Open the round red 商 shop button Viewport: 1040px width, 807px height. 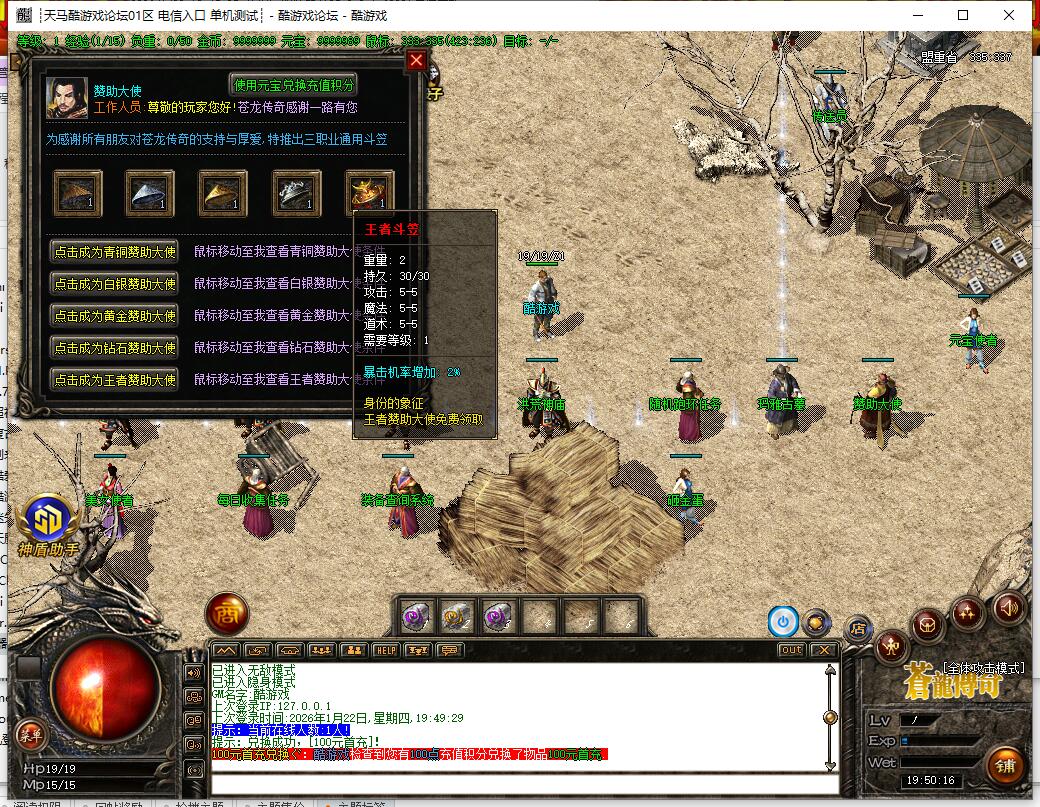[x=227, y=614]
